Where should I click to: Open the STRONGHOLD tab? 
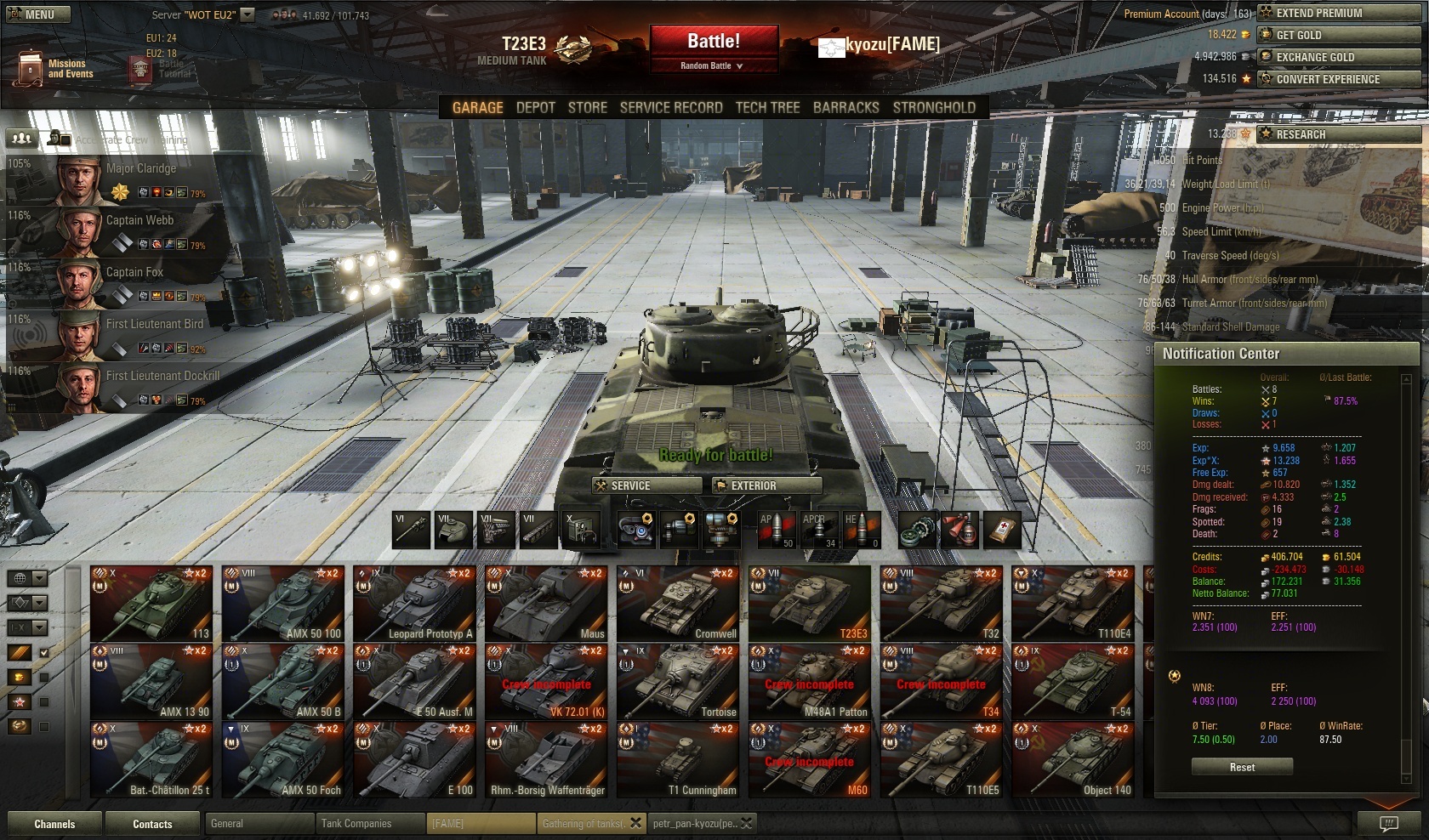pyautogui.click(x=934, y=108)
